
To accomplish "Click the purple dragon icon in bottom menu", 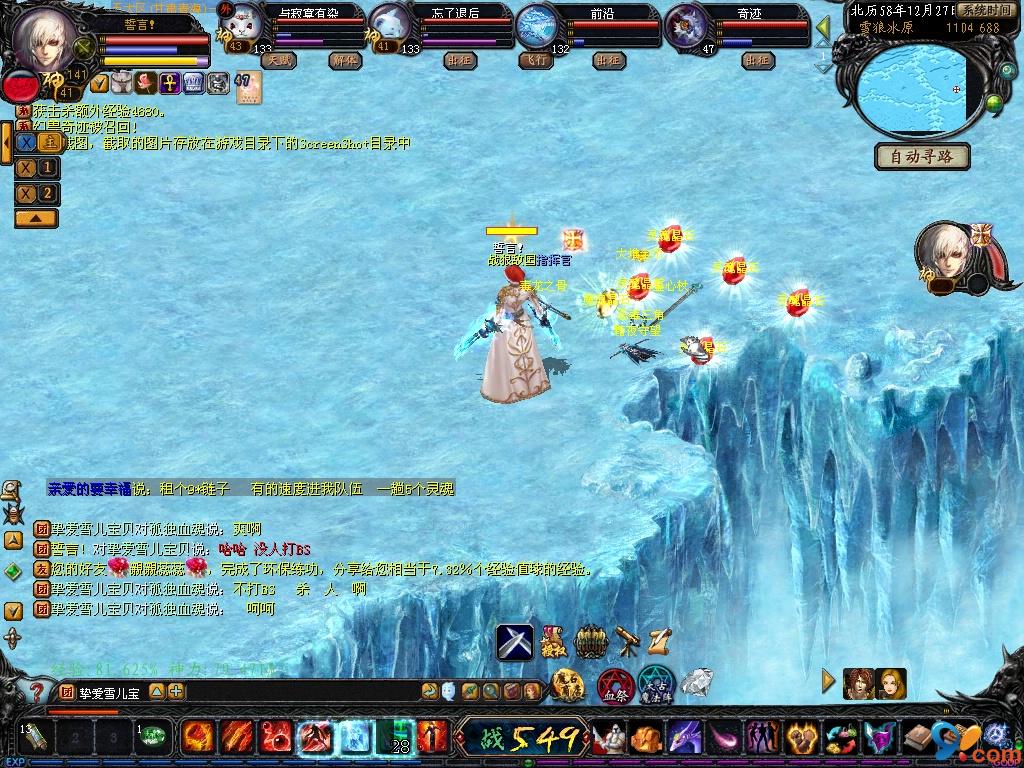I will tap(682, 739).
